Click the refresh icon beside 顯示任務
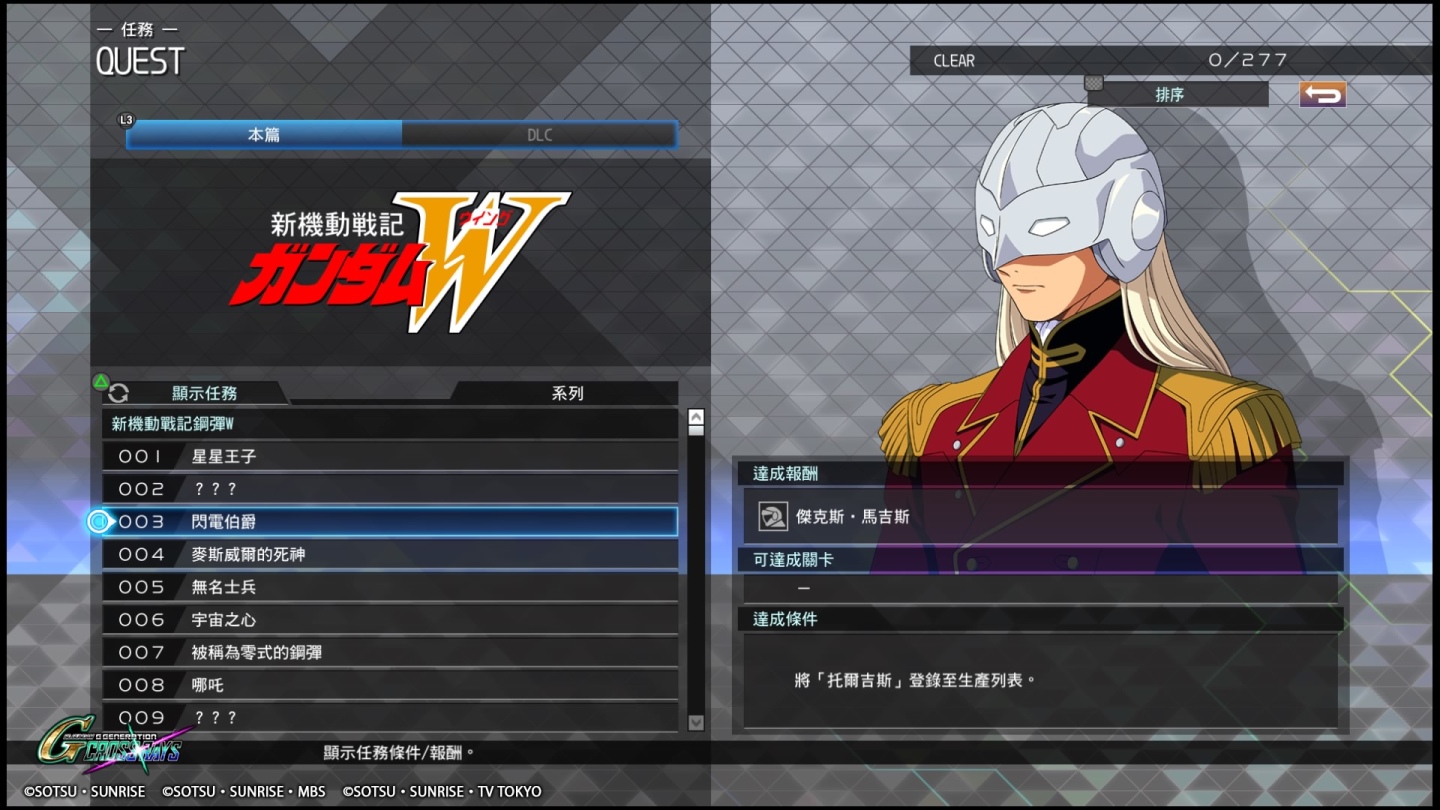Viewport: 1440px width, 810px height. (119, 394)
